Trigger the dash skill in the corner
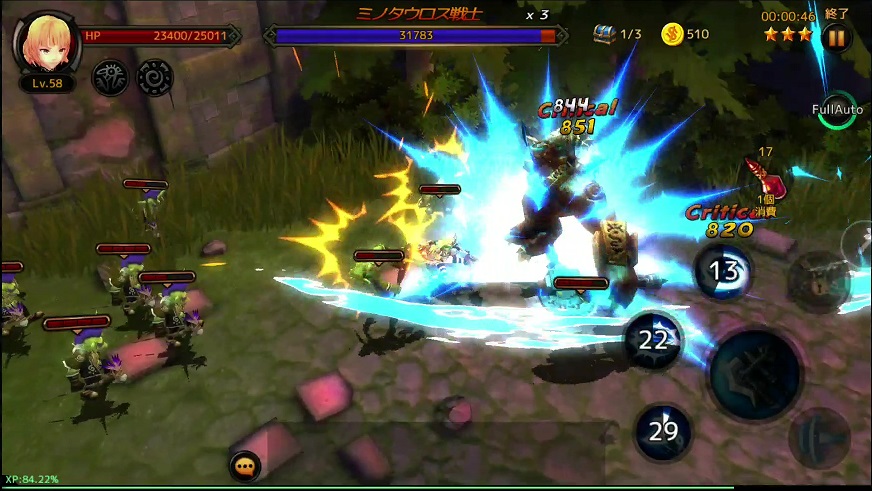The image size is (872, 491). [x=819, y=438]
